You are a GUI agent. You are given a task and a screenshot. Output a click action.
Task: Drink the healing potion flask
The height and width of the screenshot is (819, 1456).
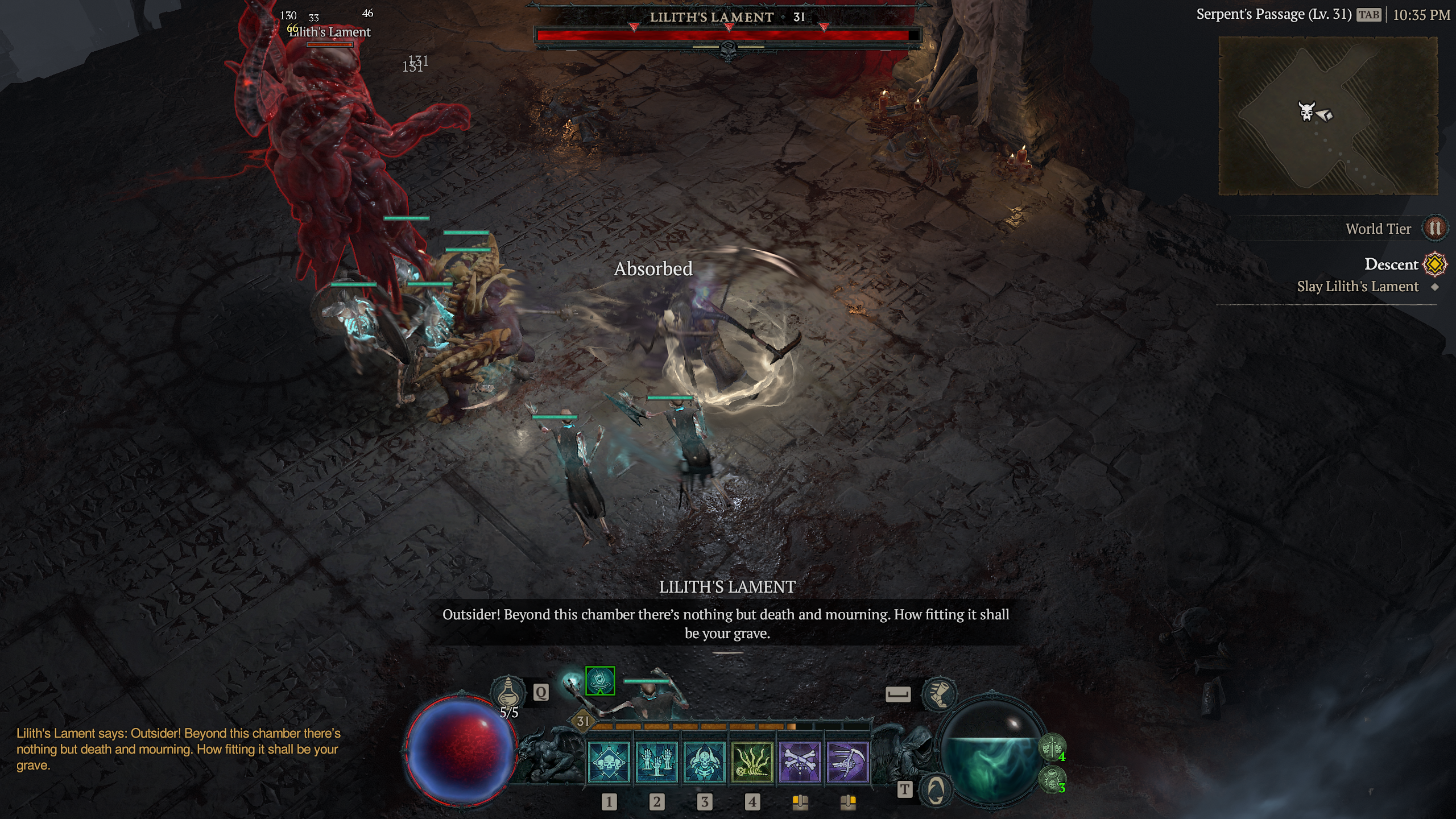[x=508, y=693]
